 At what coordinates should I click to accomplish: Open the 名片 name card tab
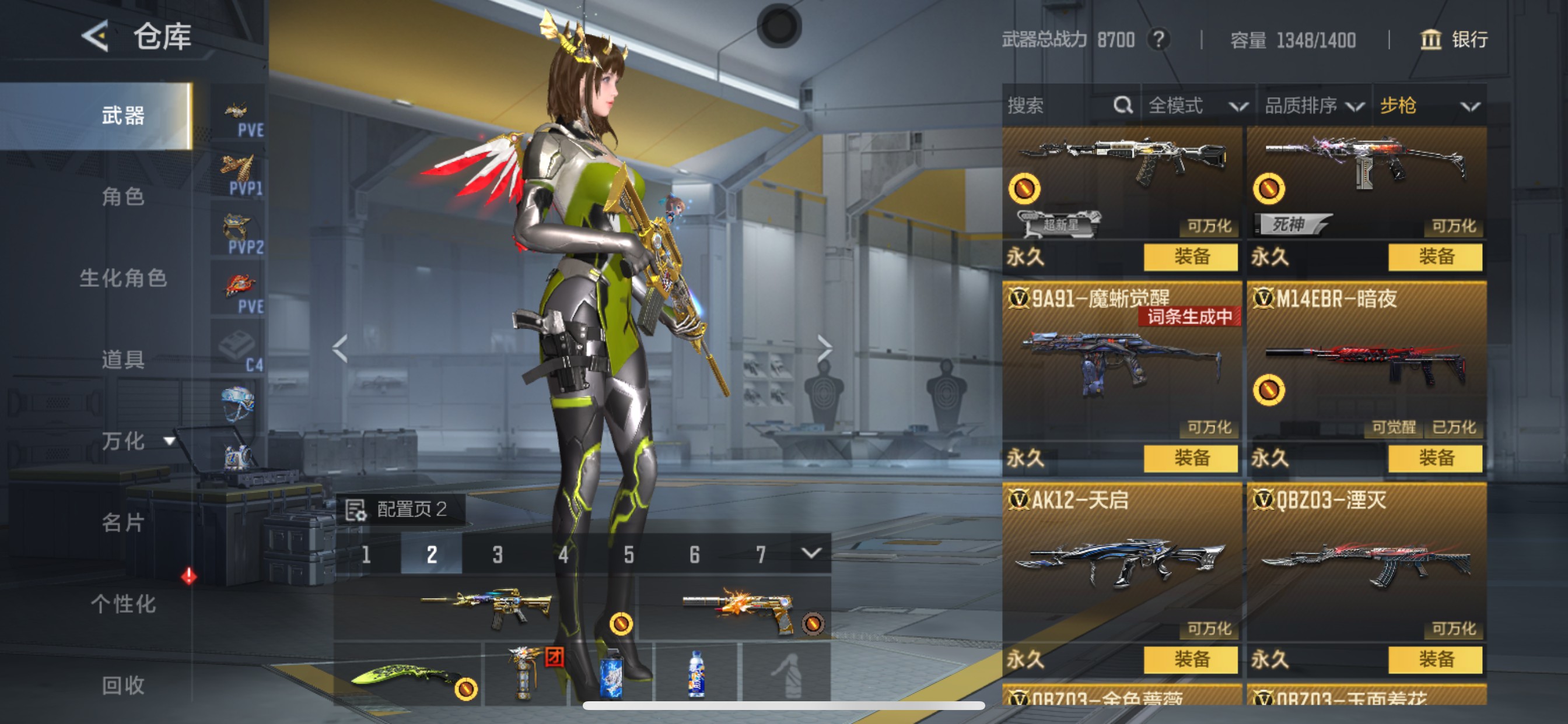123,522
